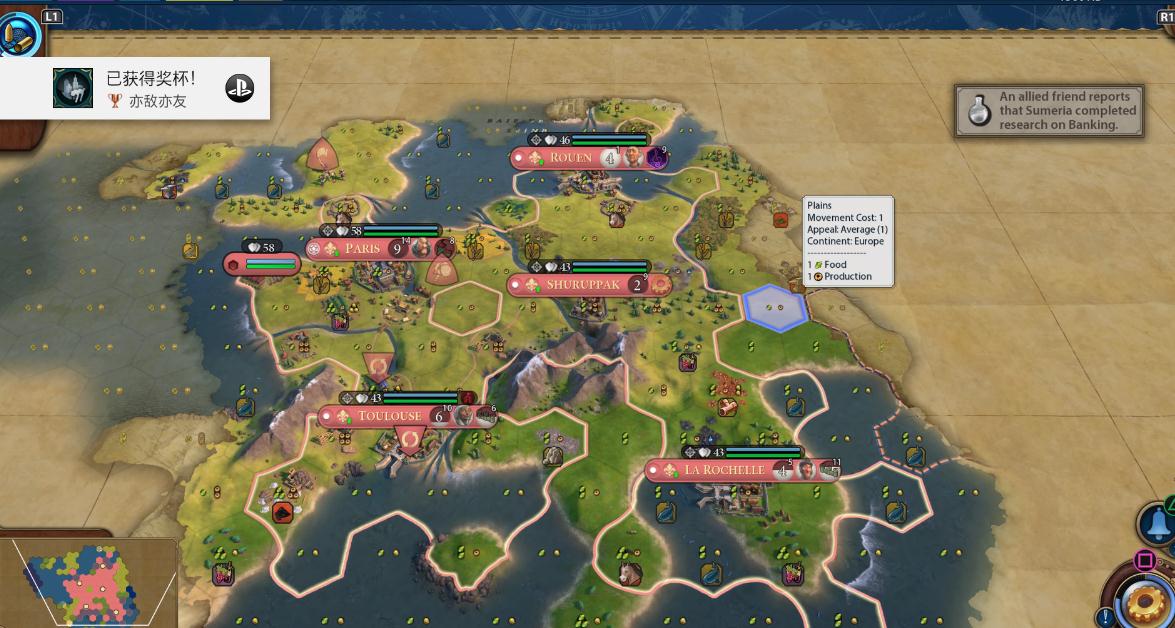The width and height of the screenshot is (1175, 628).
Task: Click the PlayStation trophy earned notification
Action: click(x=135, y=89)
